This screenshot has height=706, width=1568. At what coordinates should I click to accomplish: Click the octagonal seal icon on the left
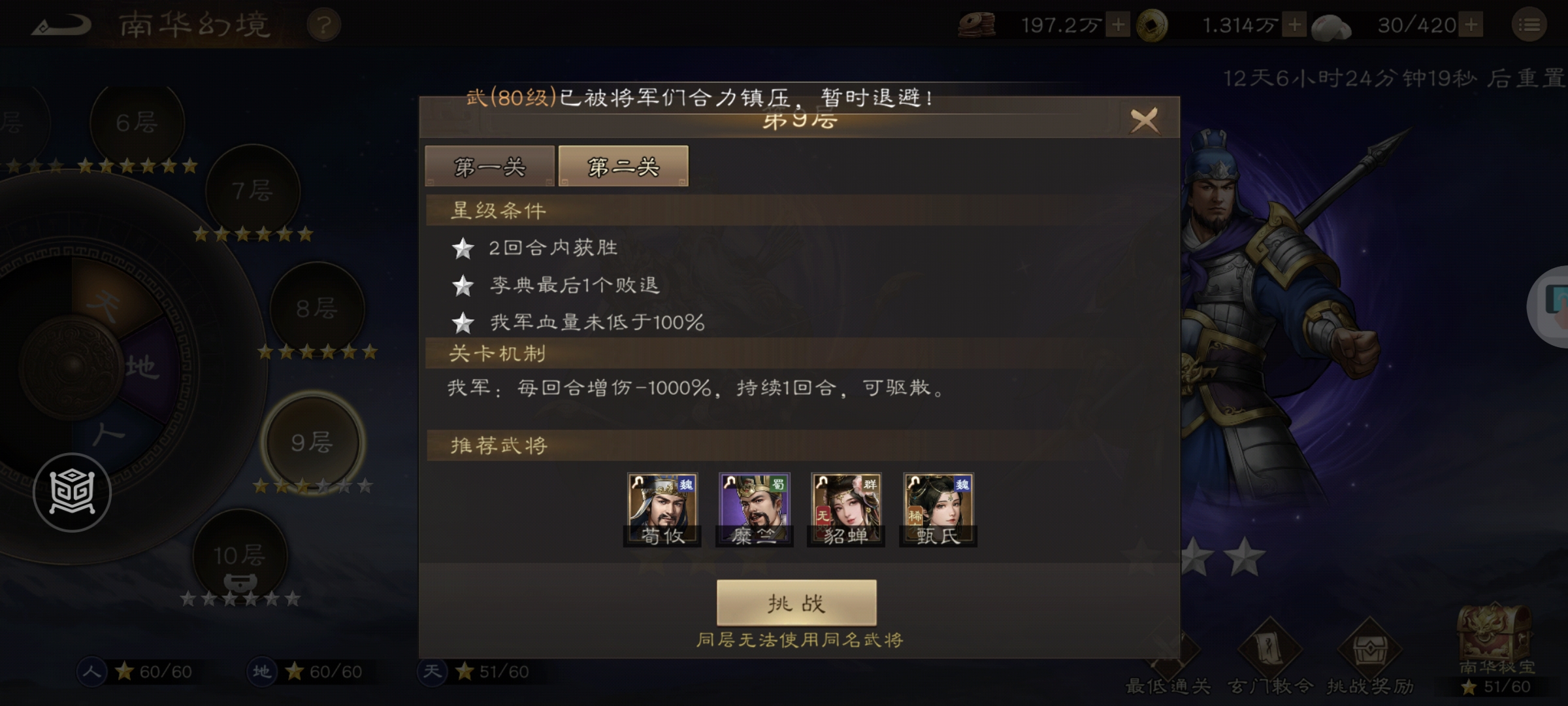point(72,492)
